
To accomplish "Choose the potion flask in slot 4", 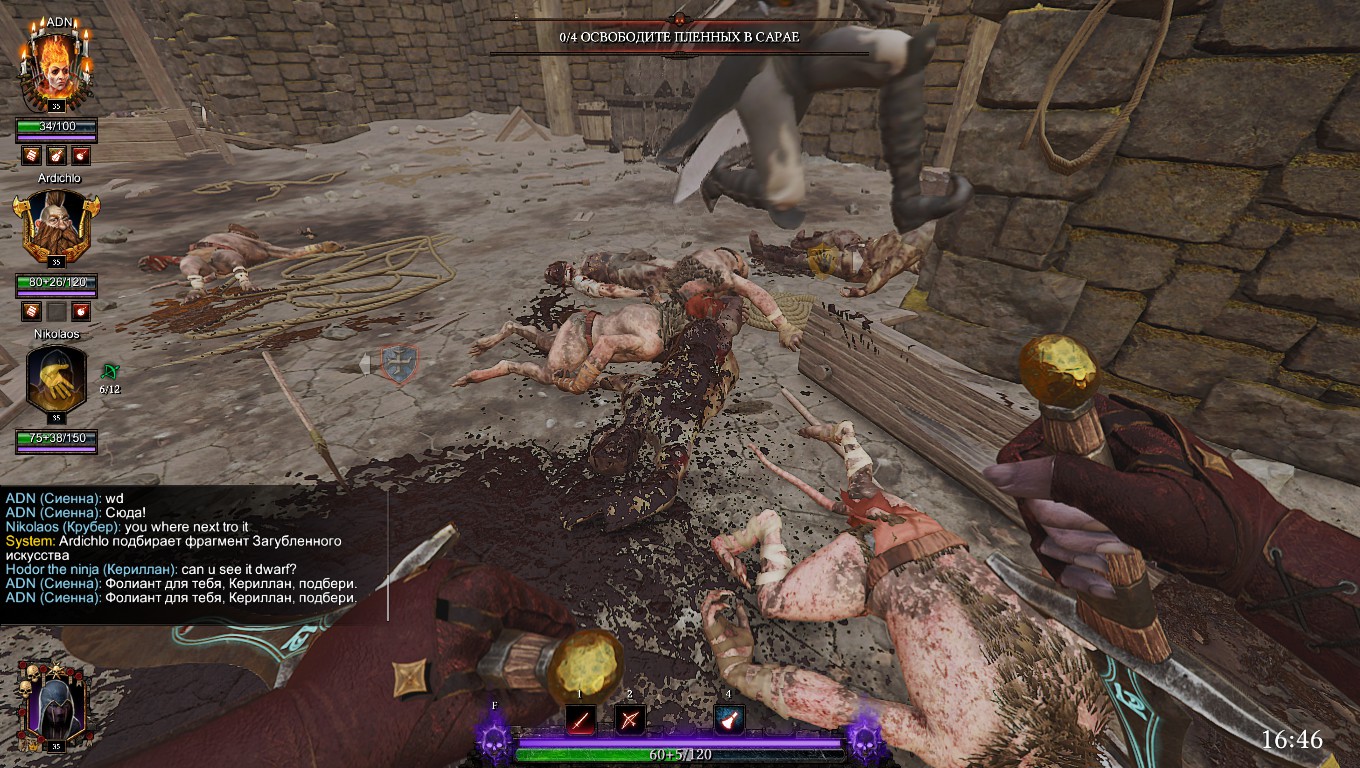I will (x=729, y=719).
